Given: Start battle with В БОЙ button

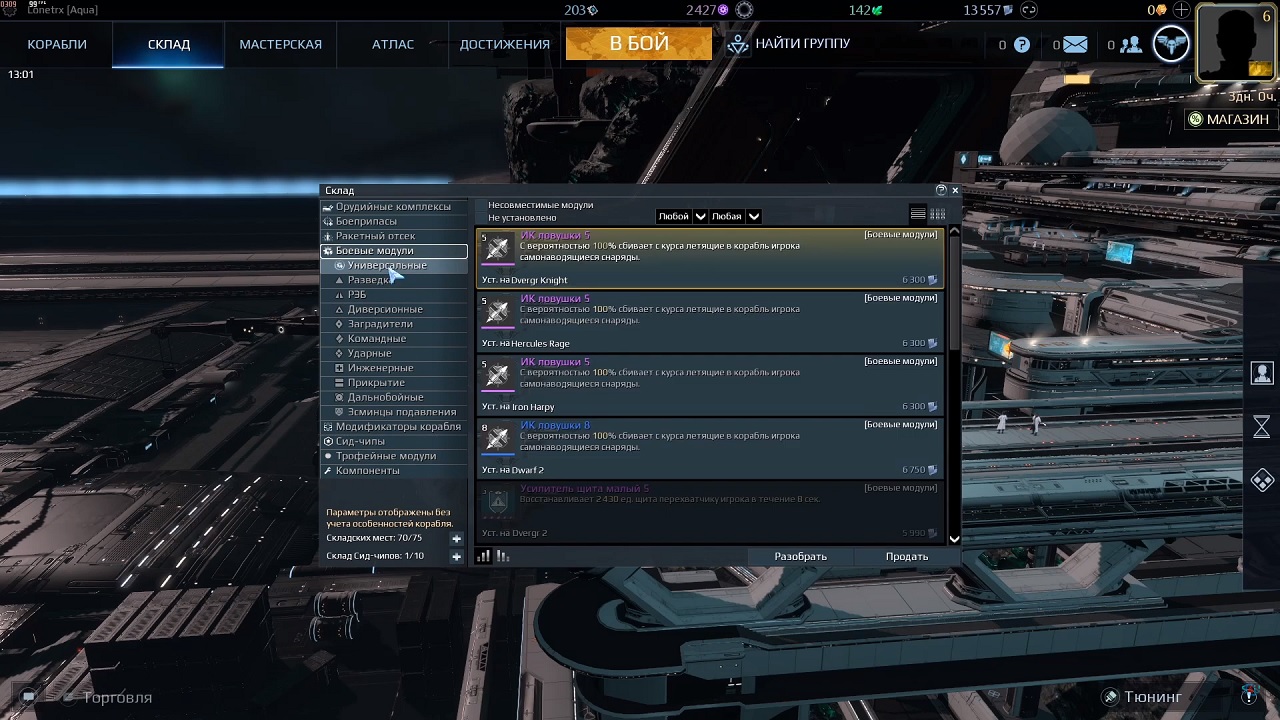Looking at the screenshot, I should point(639,44).
